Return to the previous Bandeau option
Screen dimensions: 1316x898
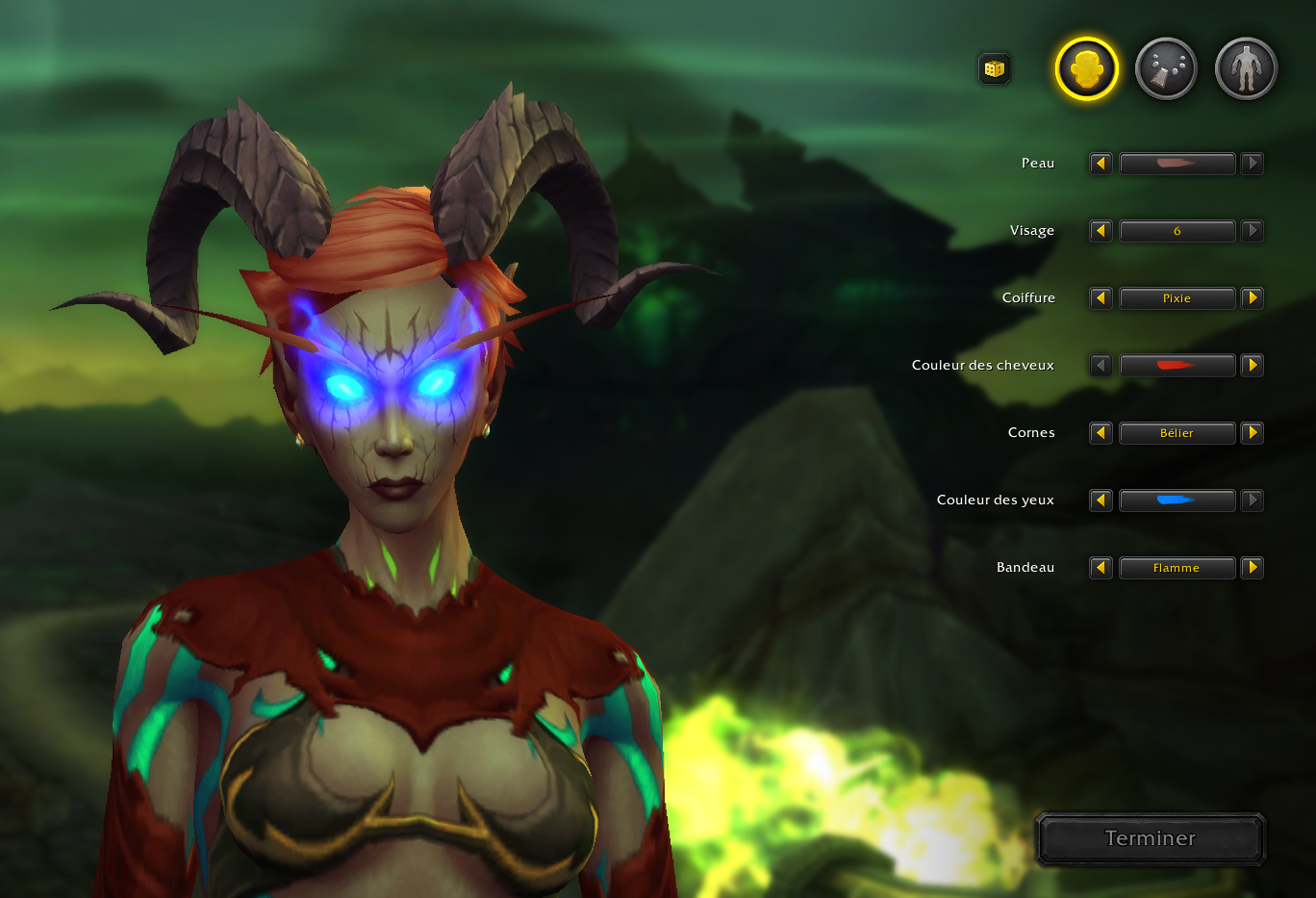1101,568
